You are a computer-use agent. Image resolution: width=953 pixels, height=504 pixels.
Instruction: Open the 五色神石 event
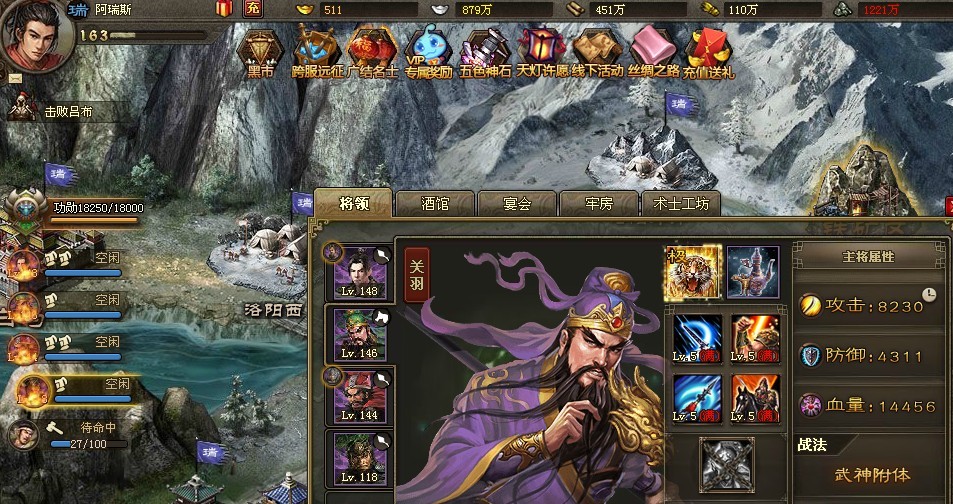pos(485,48)
